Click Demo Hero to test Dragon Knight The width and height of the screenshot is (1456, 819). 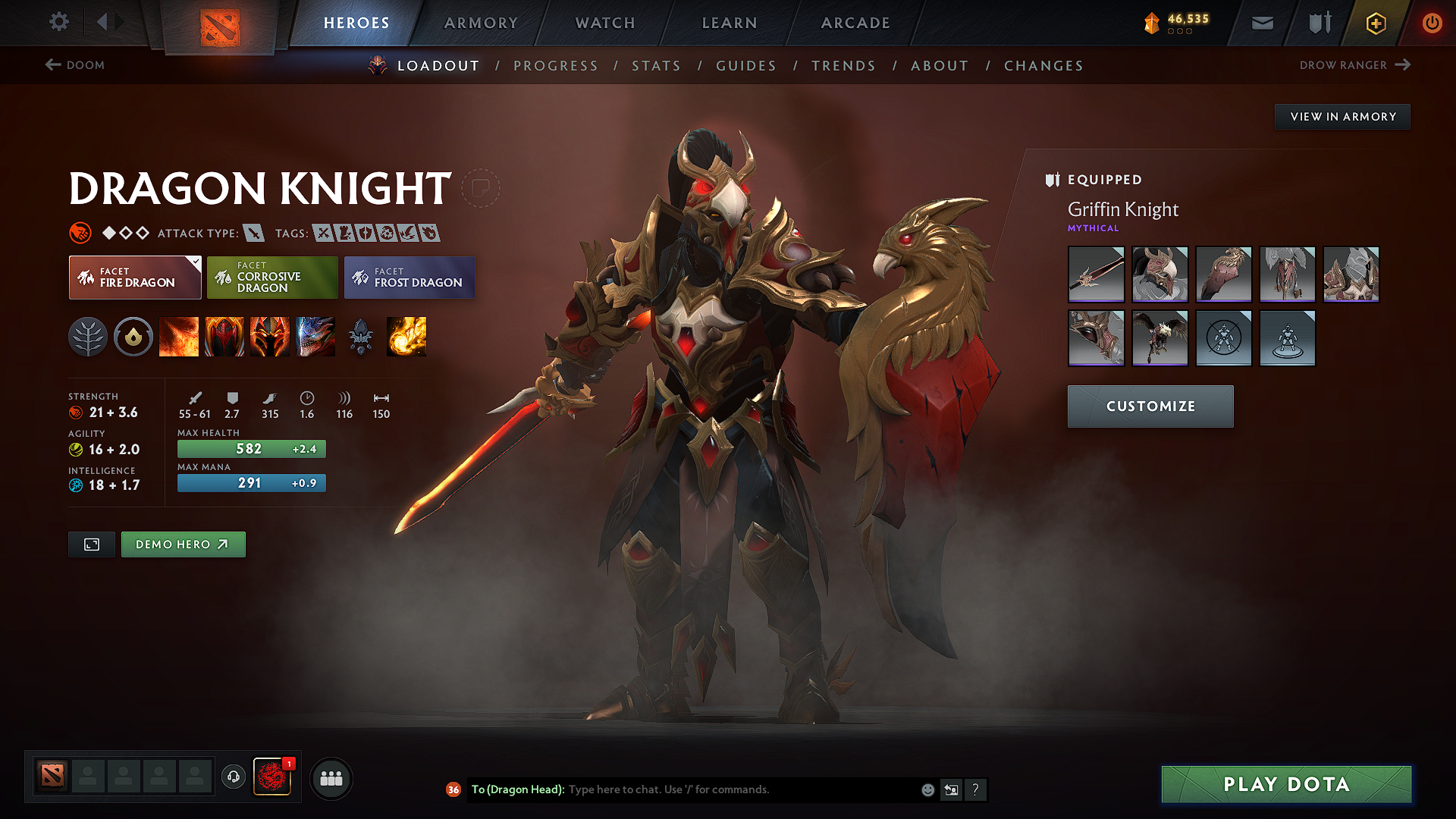(x=183, y=544)
